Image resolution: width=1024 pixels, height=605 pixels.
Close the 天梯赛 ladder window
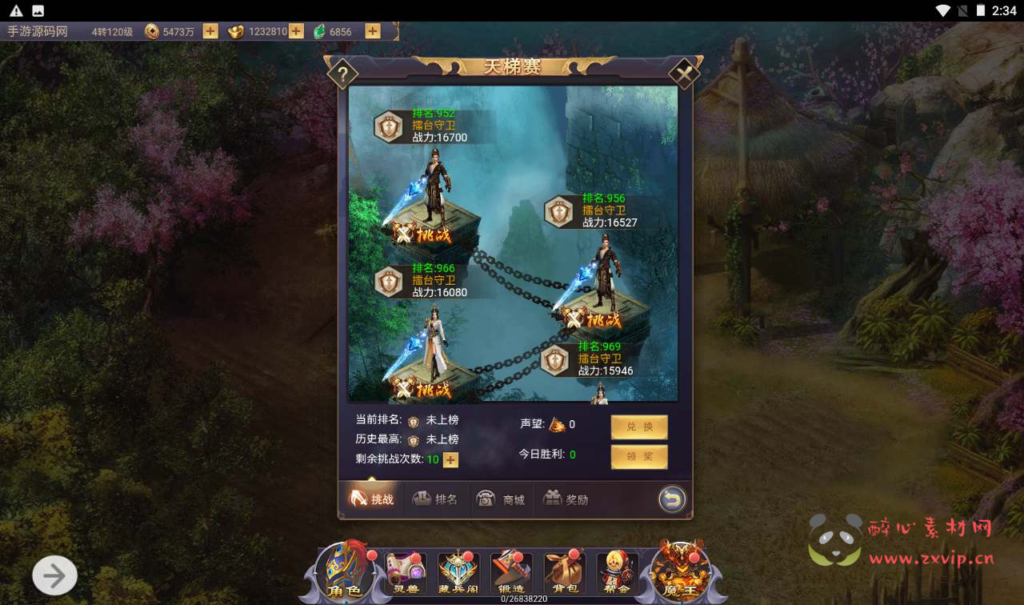(684, 73)
